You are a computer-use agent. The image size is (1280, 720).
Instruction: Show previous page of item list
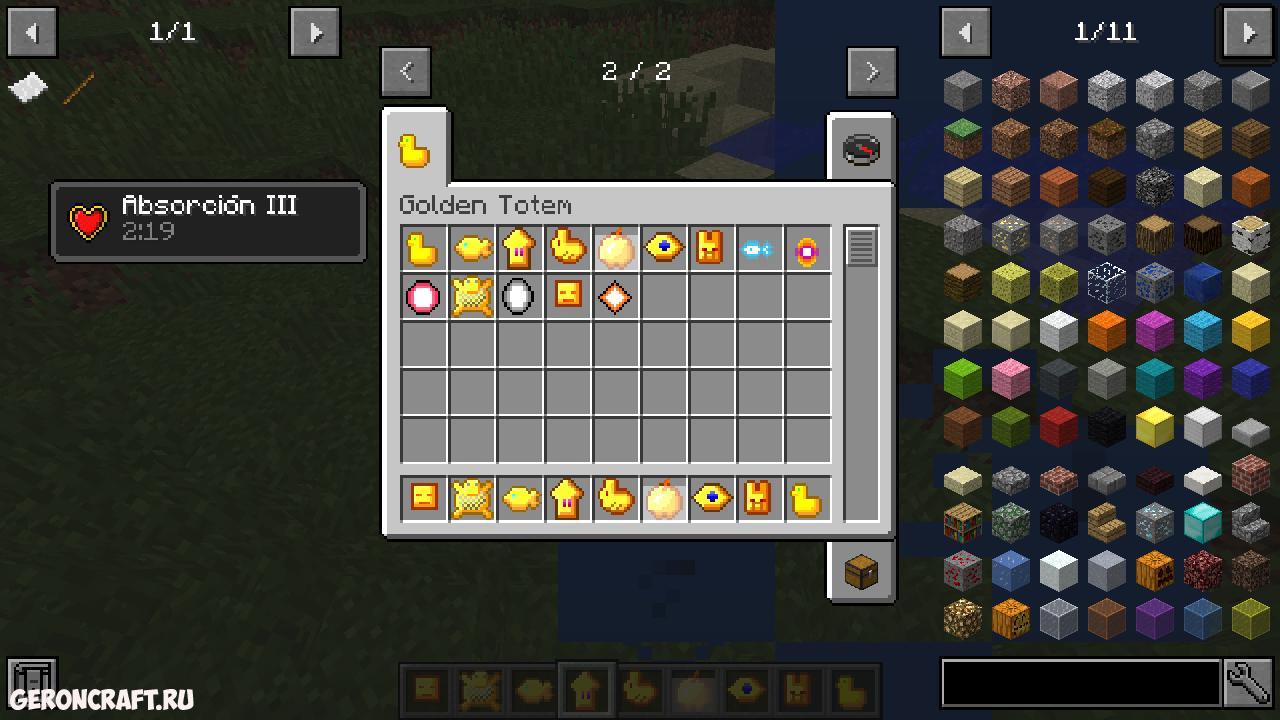point(965,33)
